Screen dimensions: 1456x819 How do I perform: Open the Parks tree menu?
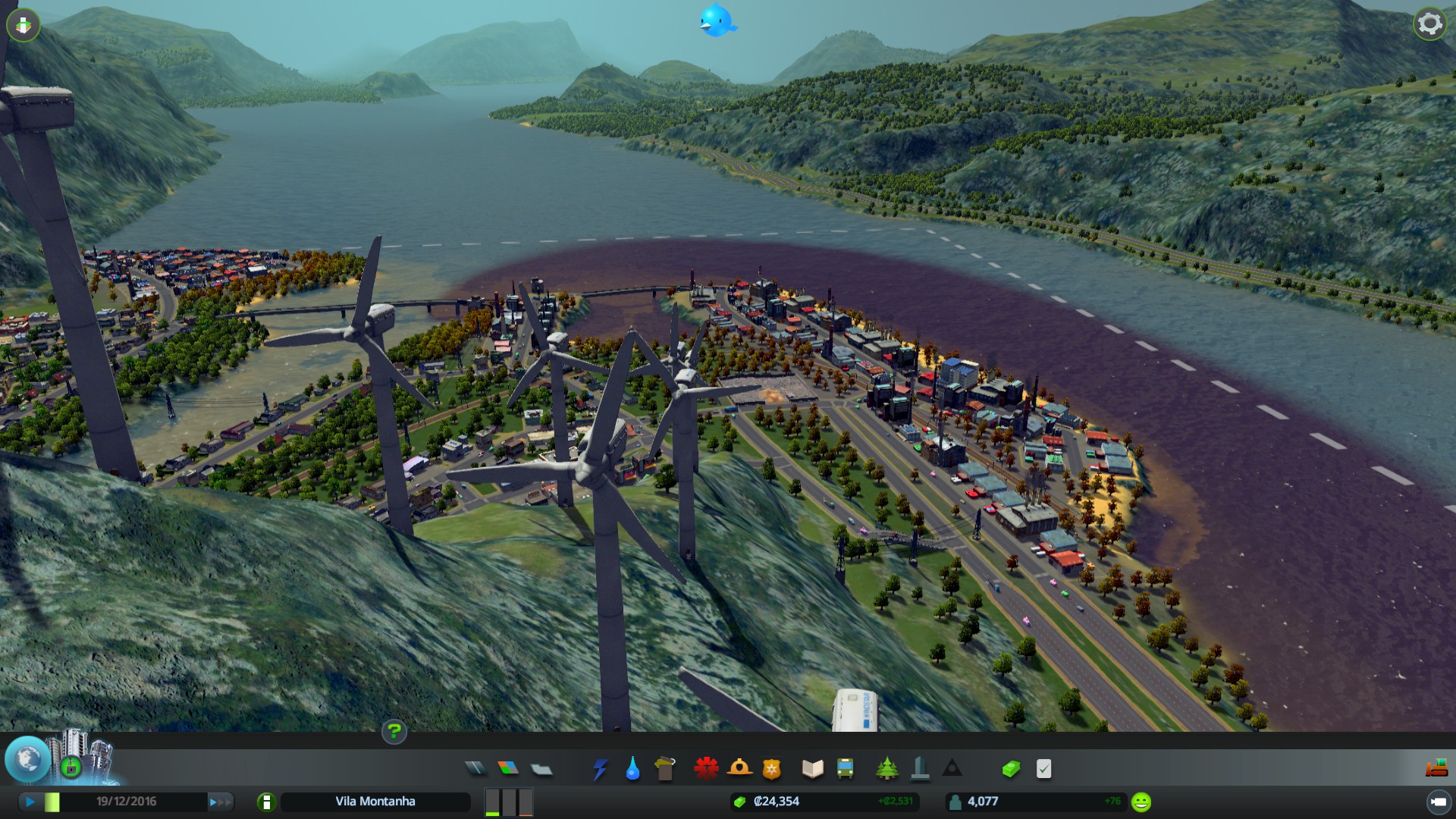(x=886, y=769)
